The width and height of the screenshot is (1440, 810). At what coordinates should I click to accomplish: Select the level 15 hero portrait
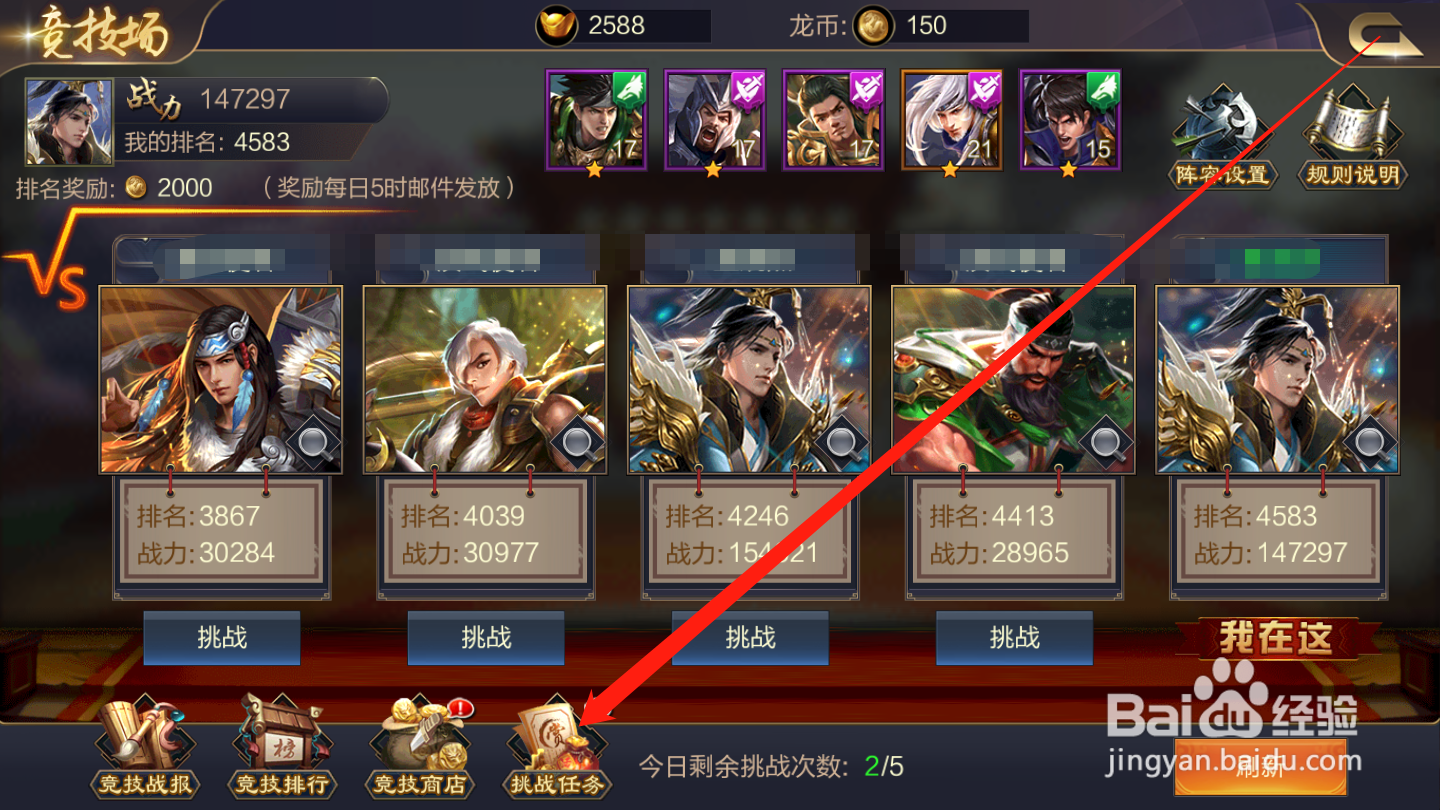[x=1068, y=118]
